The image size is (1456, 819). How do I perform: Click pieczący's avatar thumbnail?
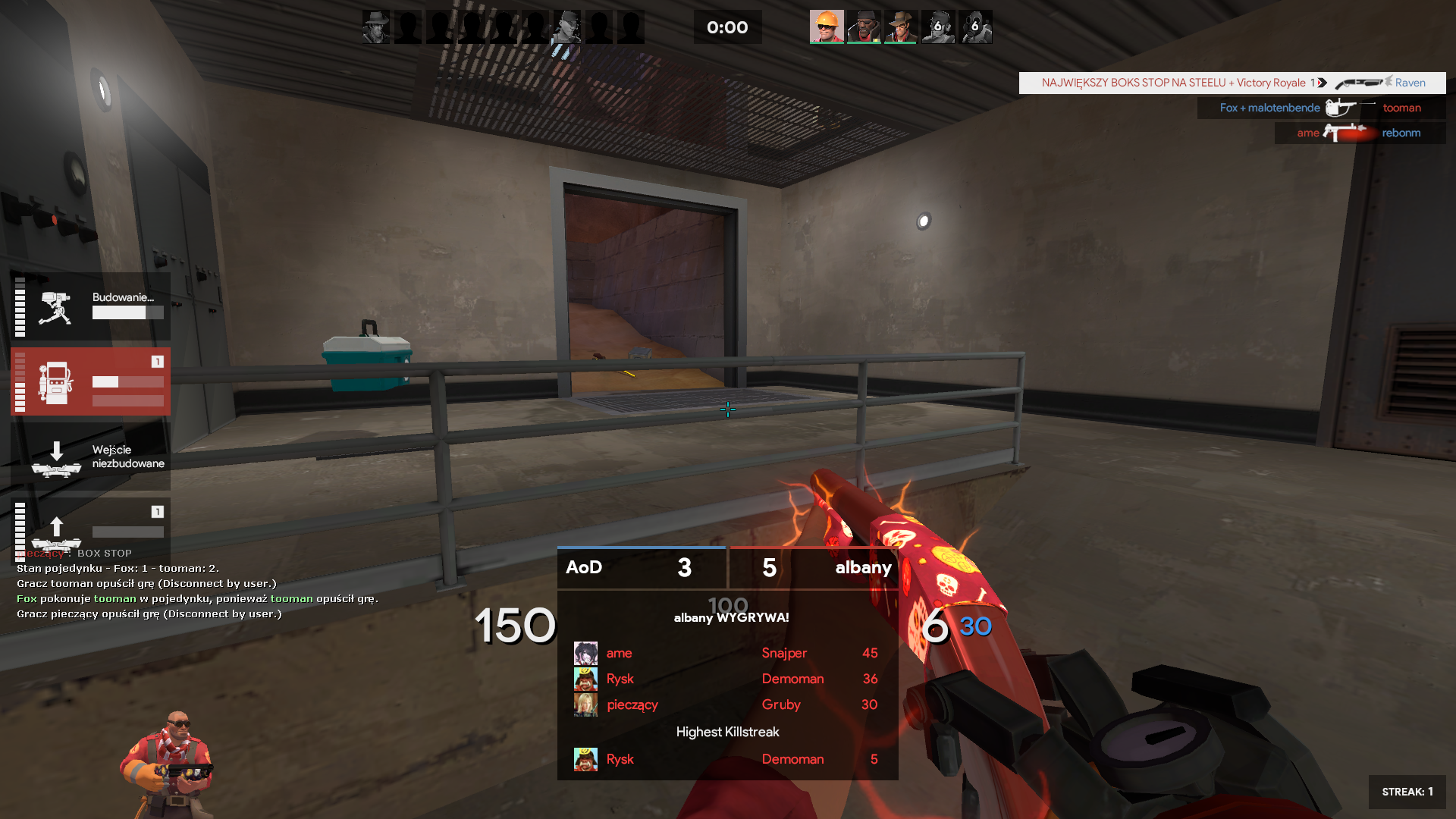[x=585, y=704]
